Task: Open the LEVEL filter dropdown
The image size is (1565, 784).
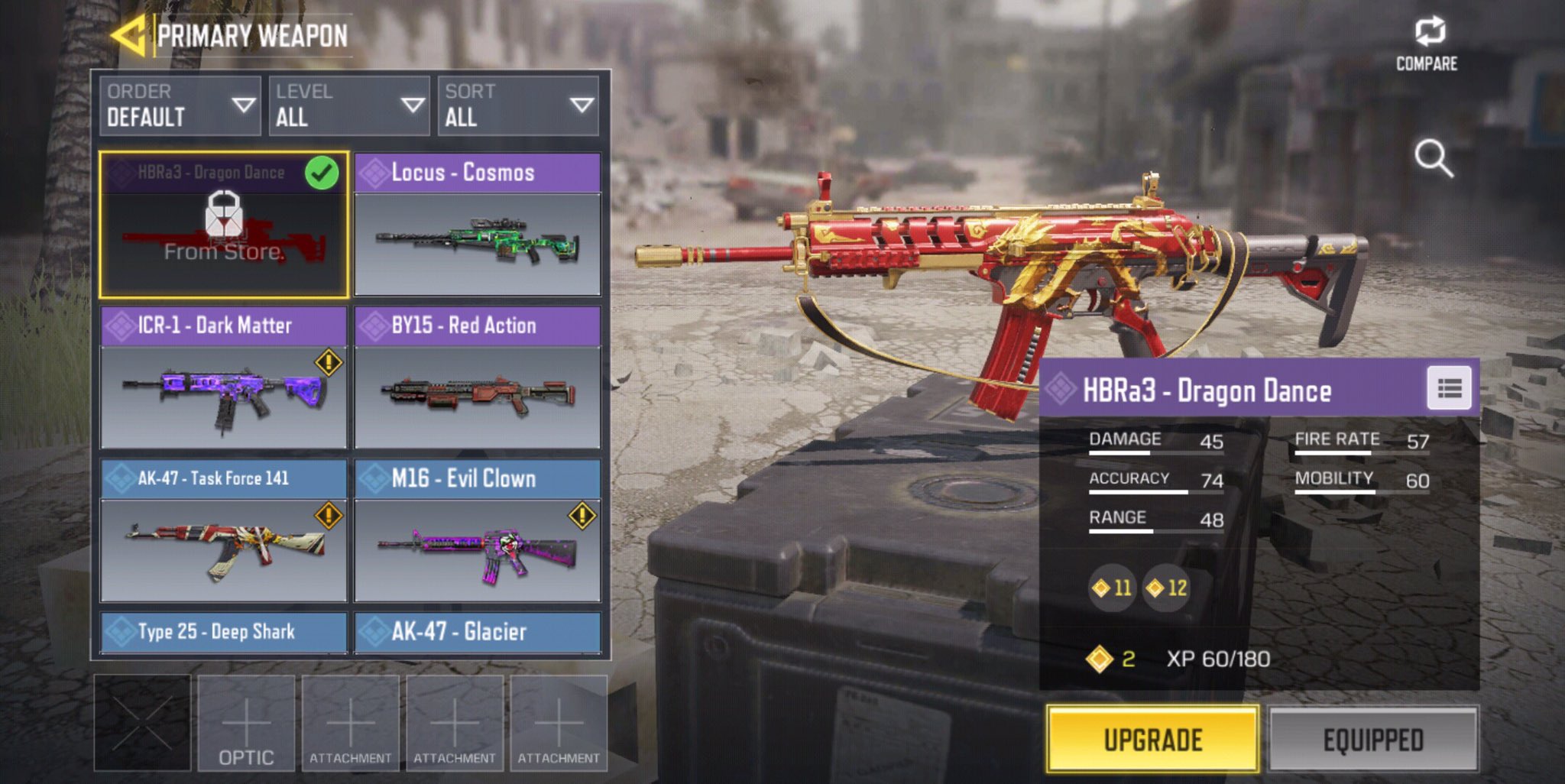Action: pos(348,105)
